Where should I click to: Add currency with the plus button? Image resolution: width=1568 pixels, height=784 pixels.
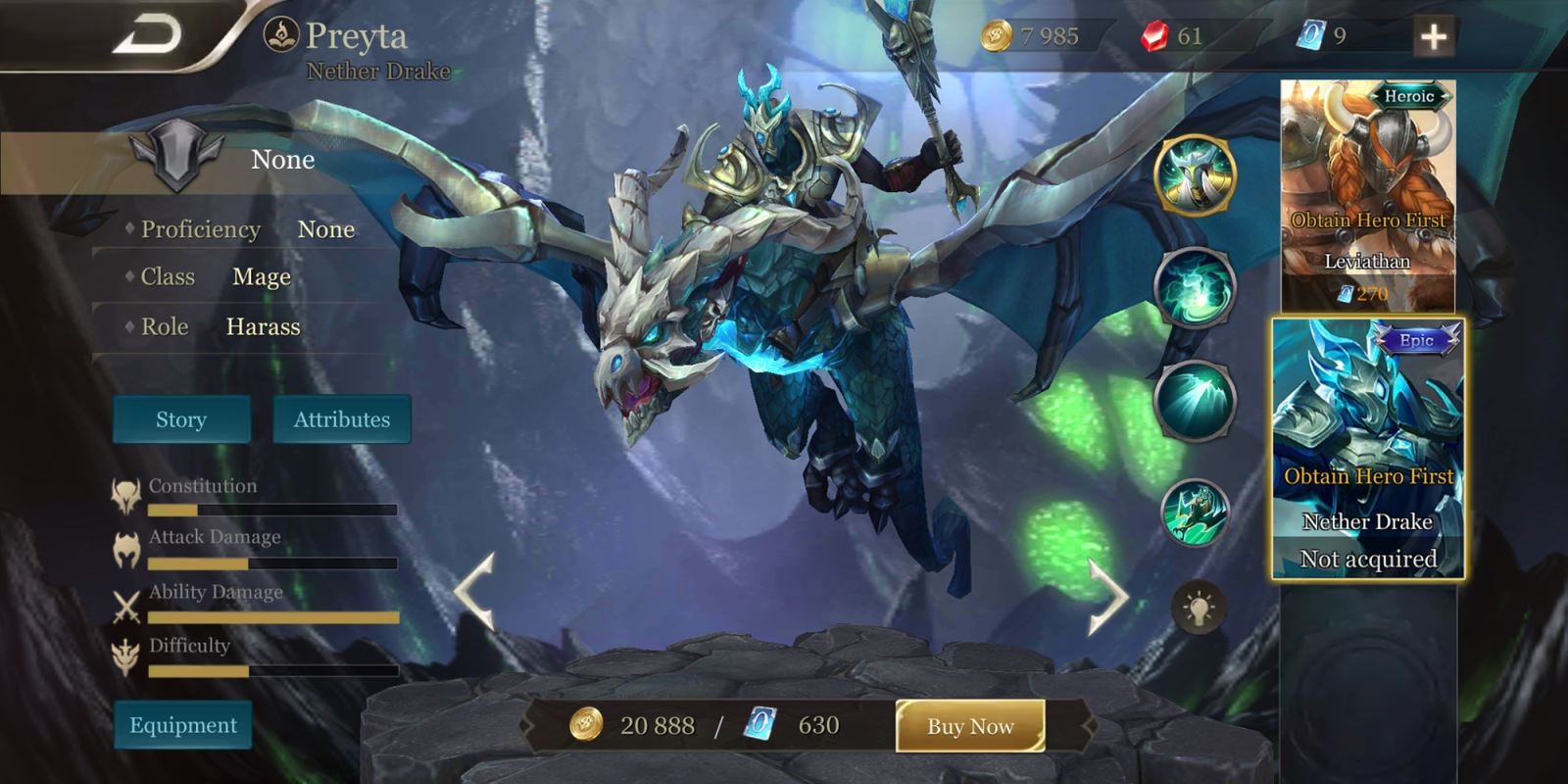point(1434,37)
